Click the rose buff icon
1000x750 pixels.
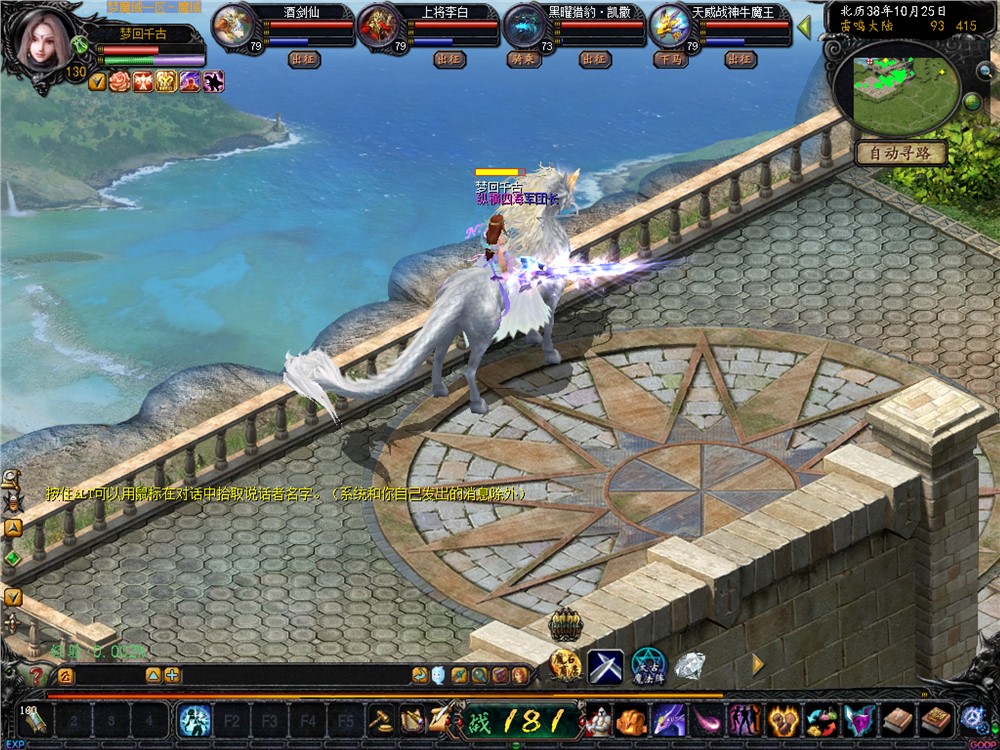[x=120, y=82]
